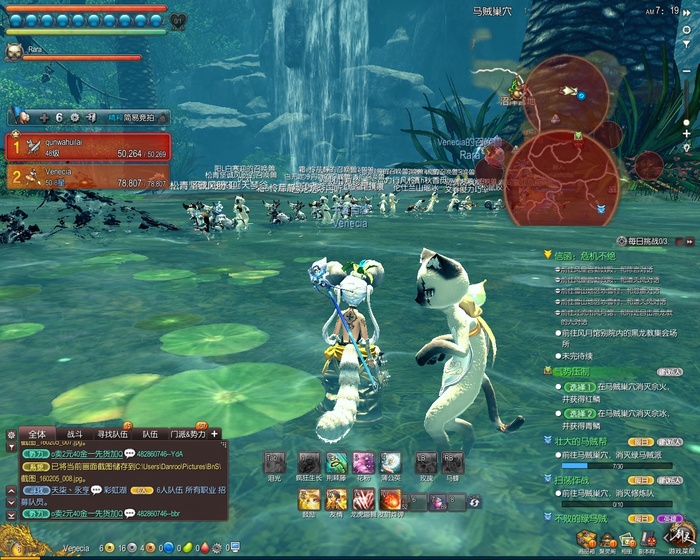Viewport: 700px width, 560px height.
Task: Select party member qunwahuiai's frame
Action: point(89,147)
